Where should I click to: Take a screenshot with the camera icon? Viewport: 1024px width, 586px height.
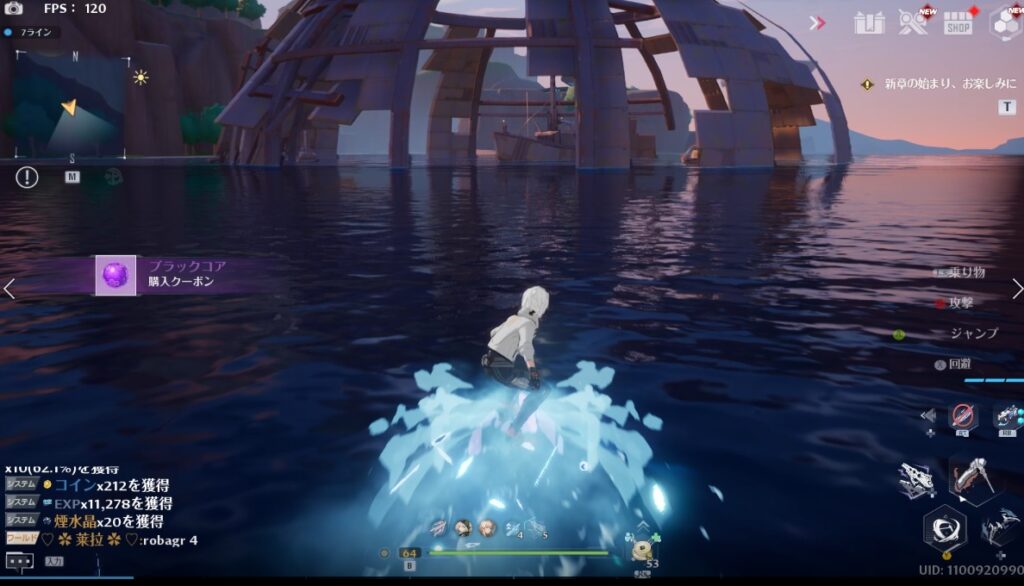[x=14, y=8]
